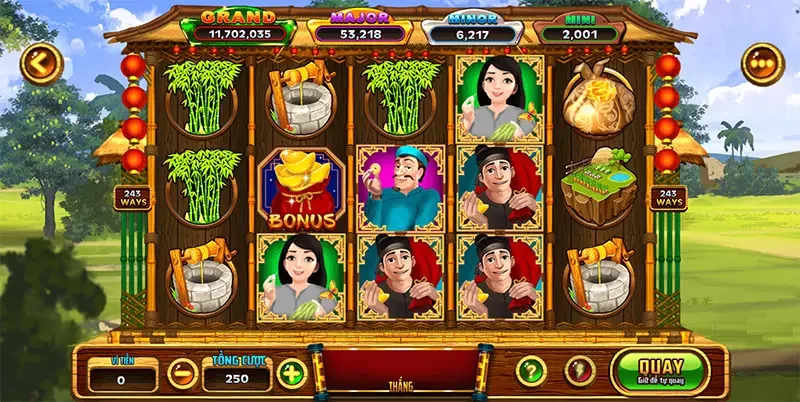The height and width of the screenshot is (402, 800).
Task: Go back using the arrow button
Action: pos(41,65)
